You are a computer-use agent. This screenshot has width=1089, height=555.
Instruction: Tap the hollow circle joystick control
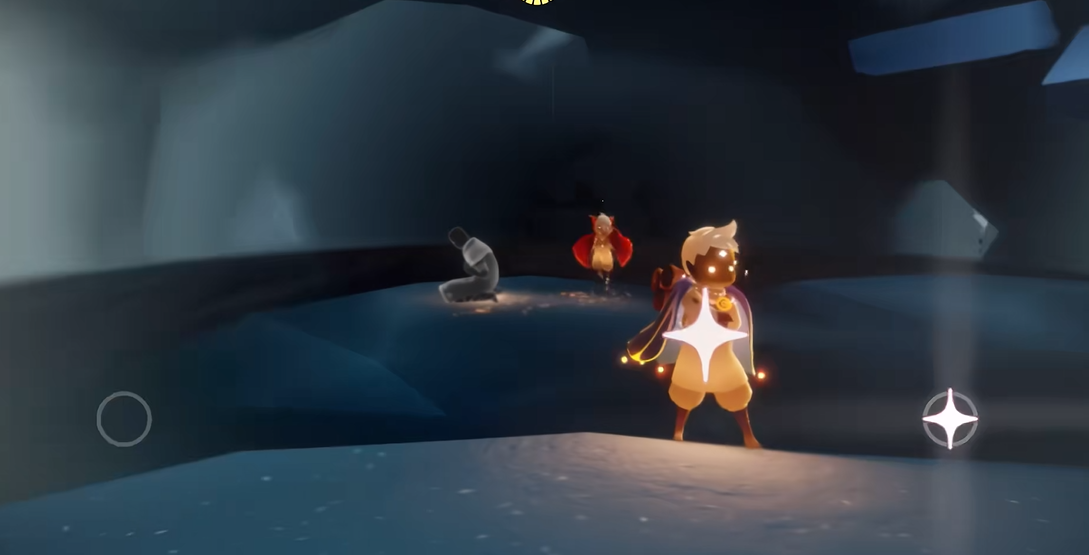click(124, 419)
